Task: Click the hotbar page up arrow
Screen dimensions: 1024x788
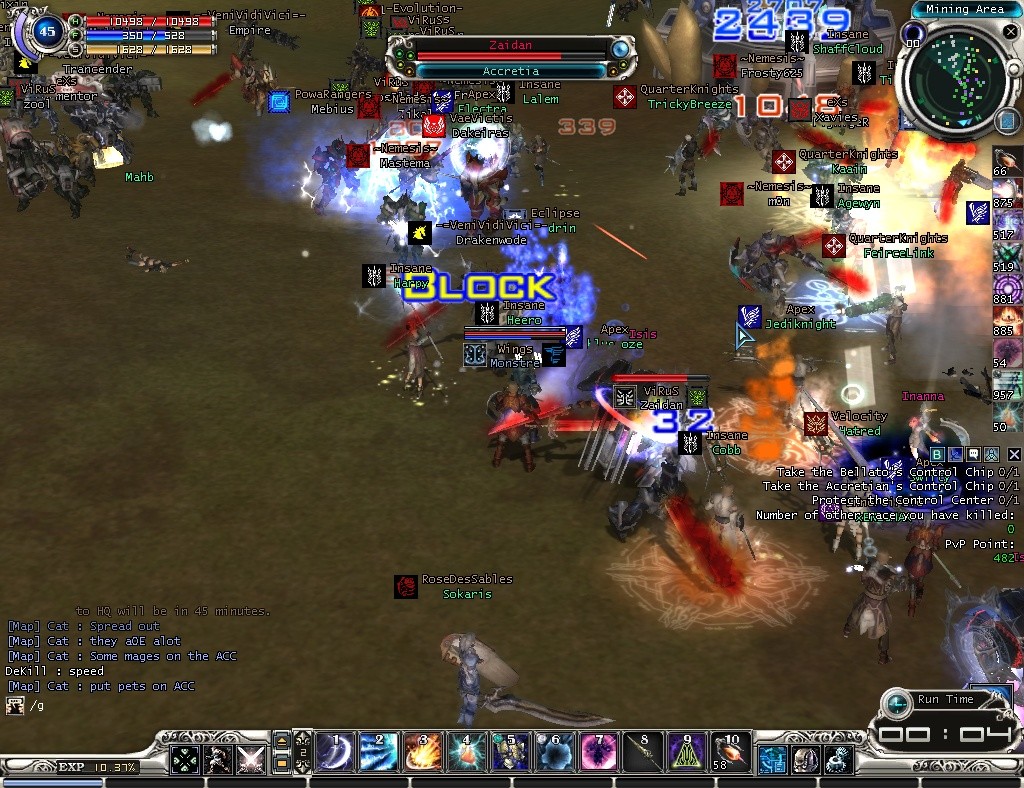Action: point(283,741)
